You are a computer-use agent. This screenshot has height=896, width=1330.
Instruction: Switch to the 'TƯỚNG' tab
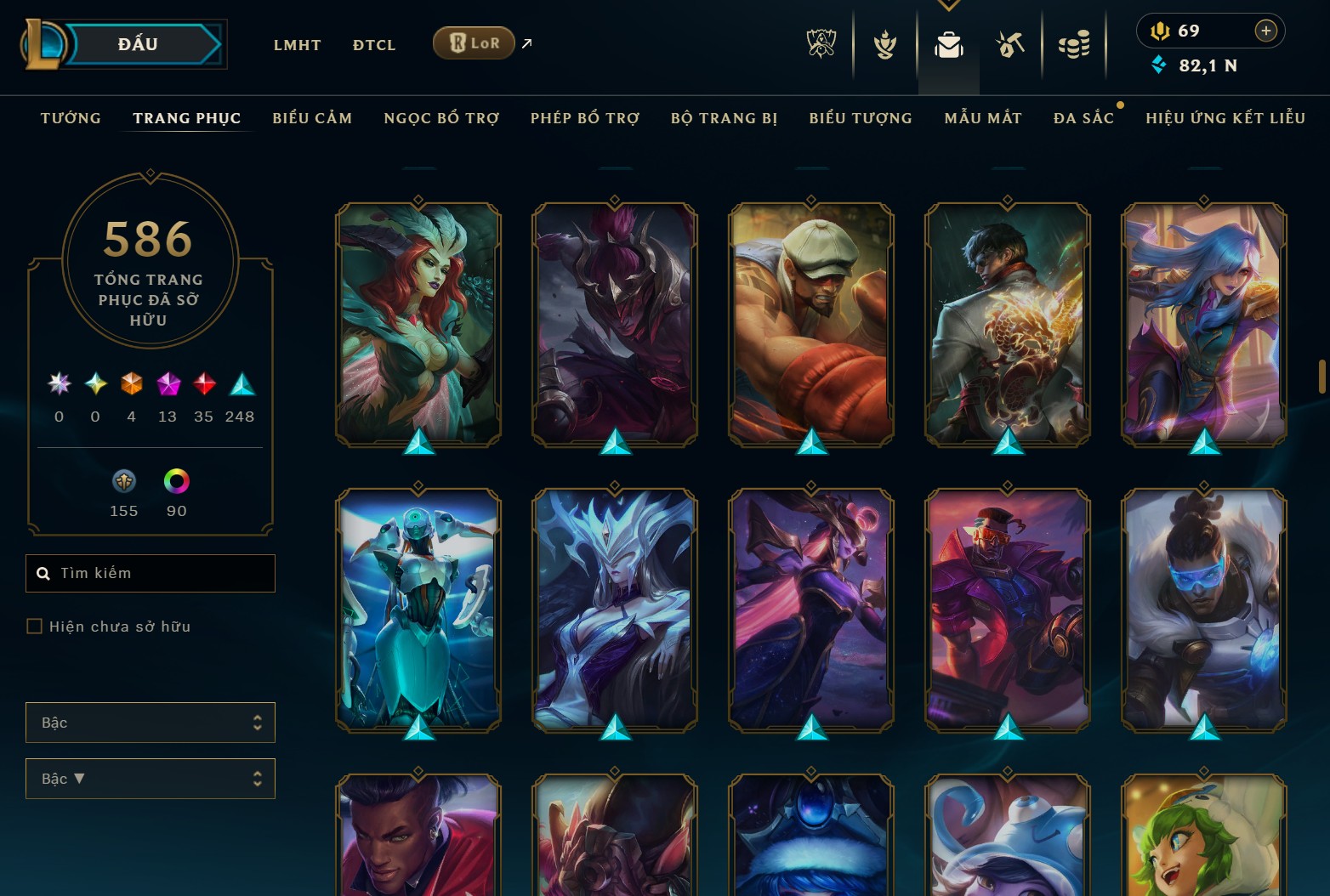tap(71, 118)
